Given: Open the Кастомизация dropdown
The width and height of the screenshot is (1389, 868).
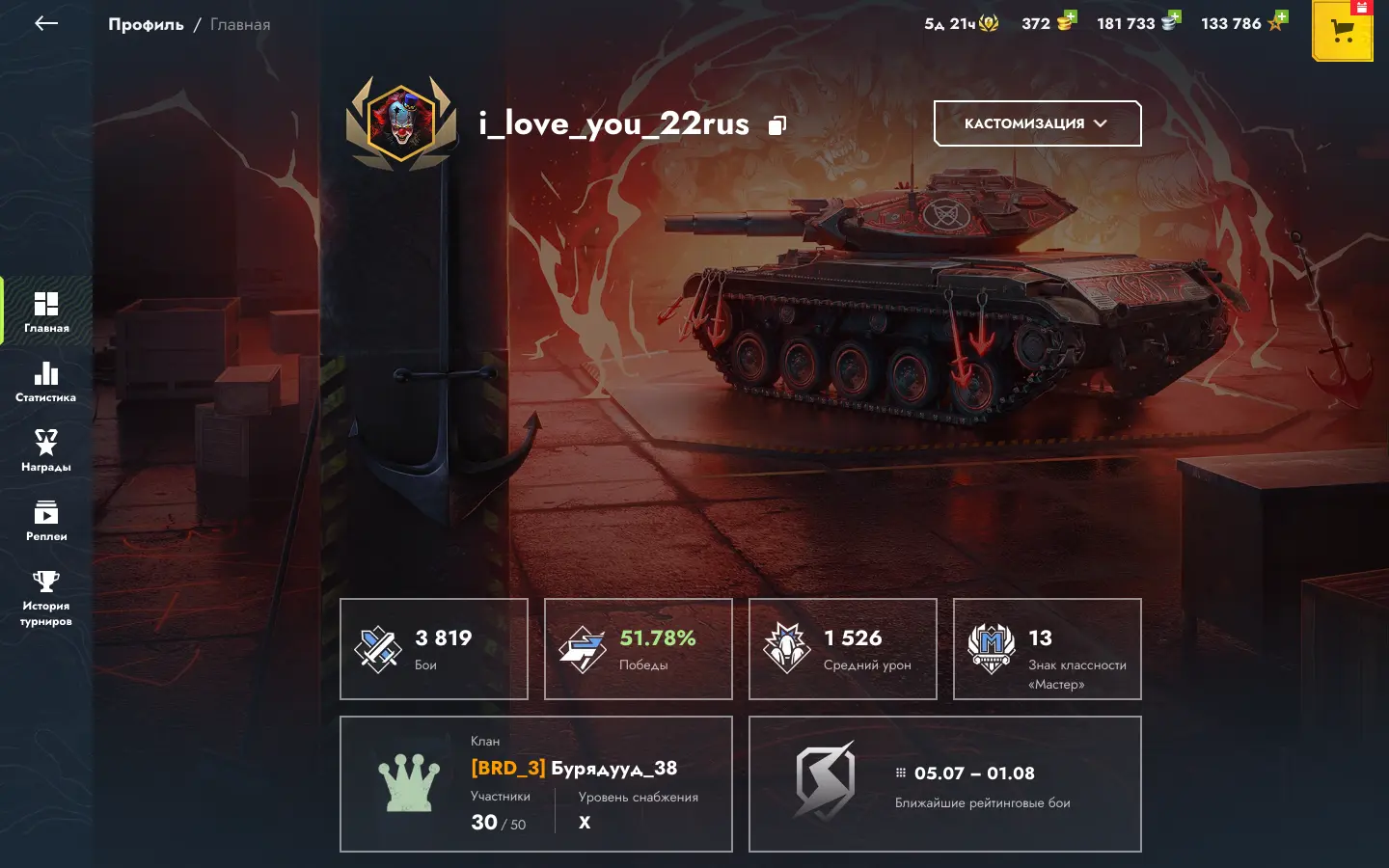Looking at the screenshot, I should (1037, 123).
